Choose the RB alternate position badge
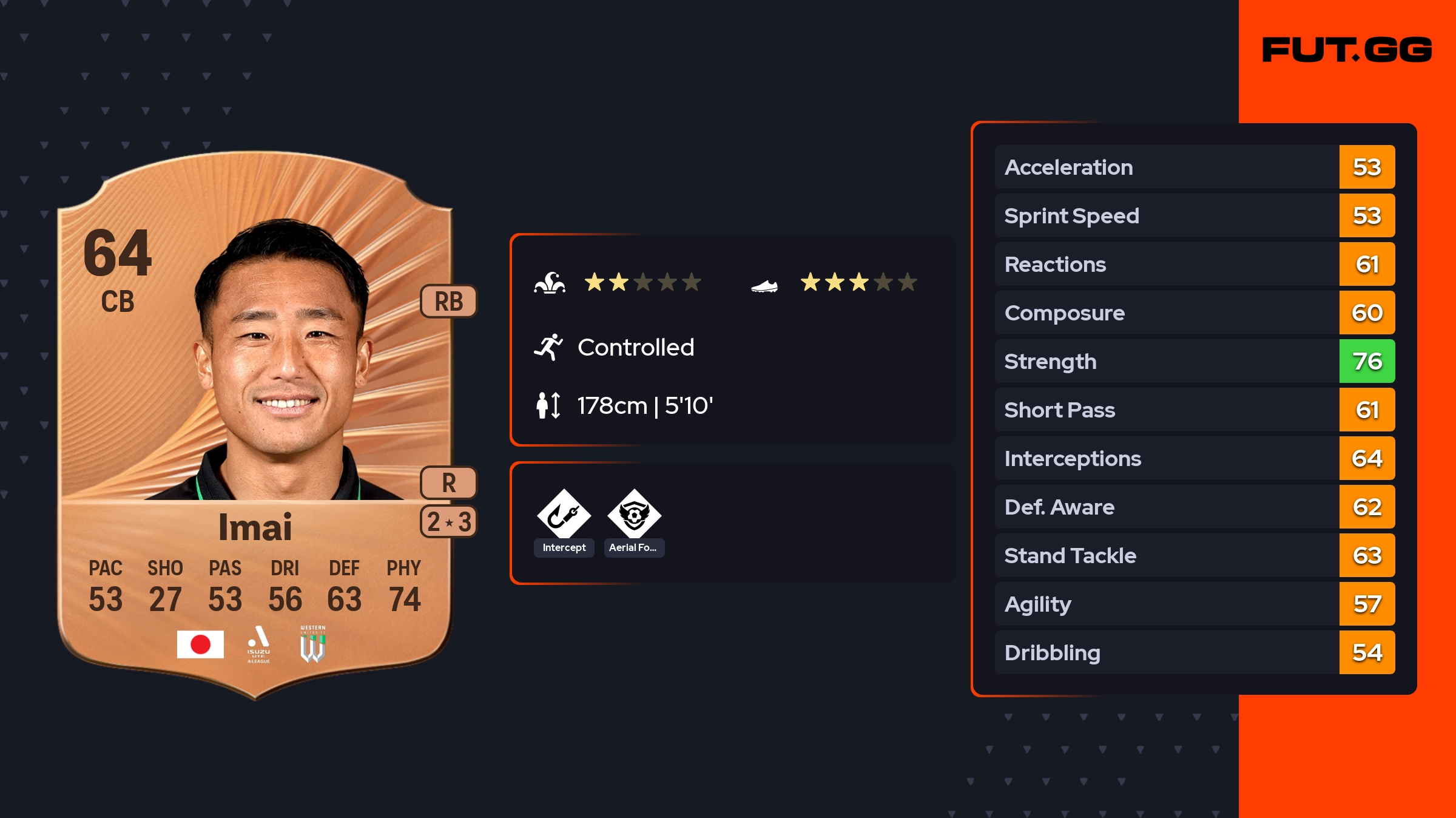1456x818 pixels. (448, 301)
